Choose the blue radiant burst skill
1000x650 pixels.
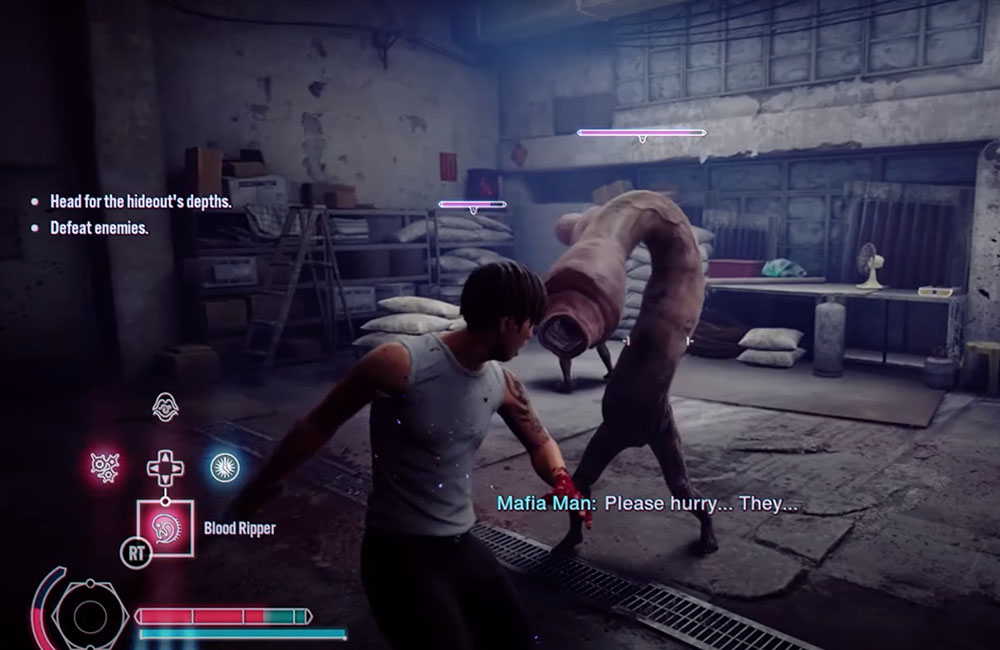click(222, 466)
